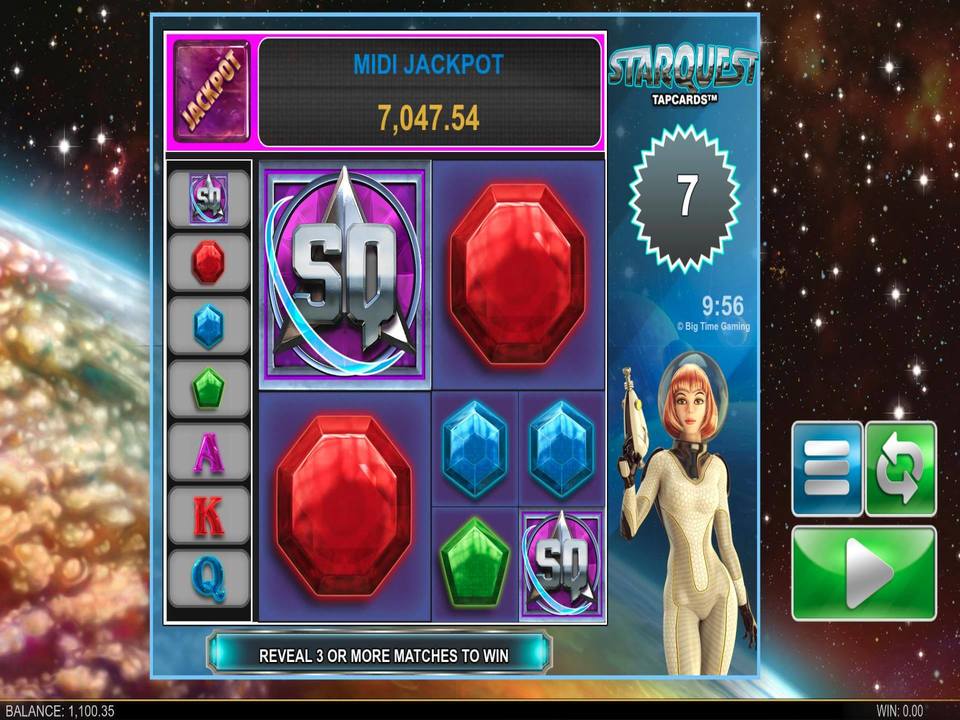This screenshot has height=720, width=960.
Task: Select the blue Q symbol in the paytable
Action: 208,578
